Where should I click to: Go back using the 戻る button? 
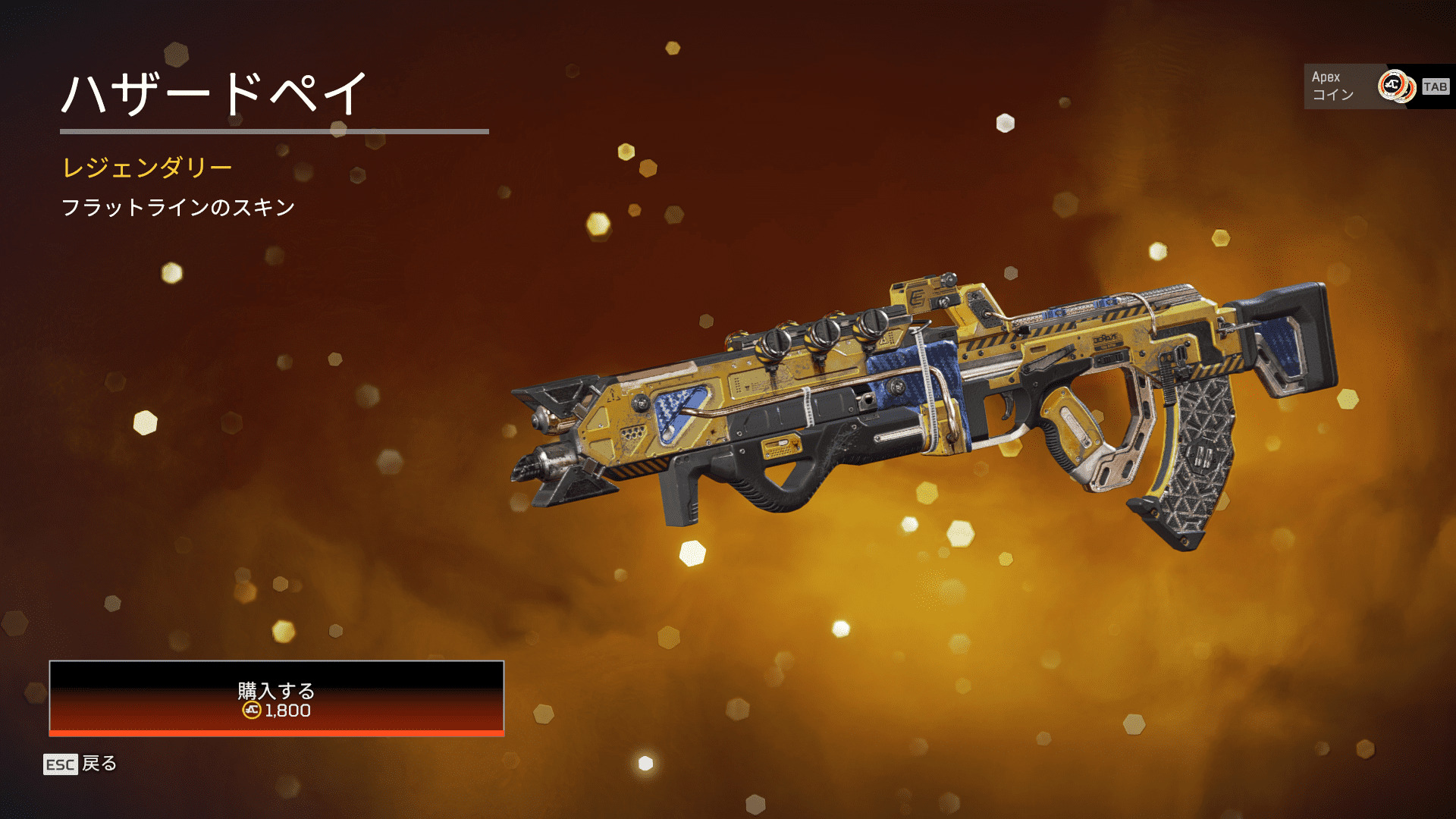click(x=80, y=764)
